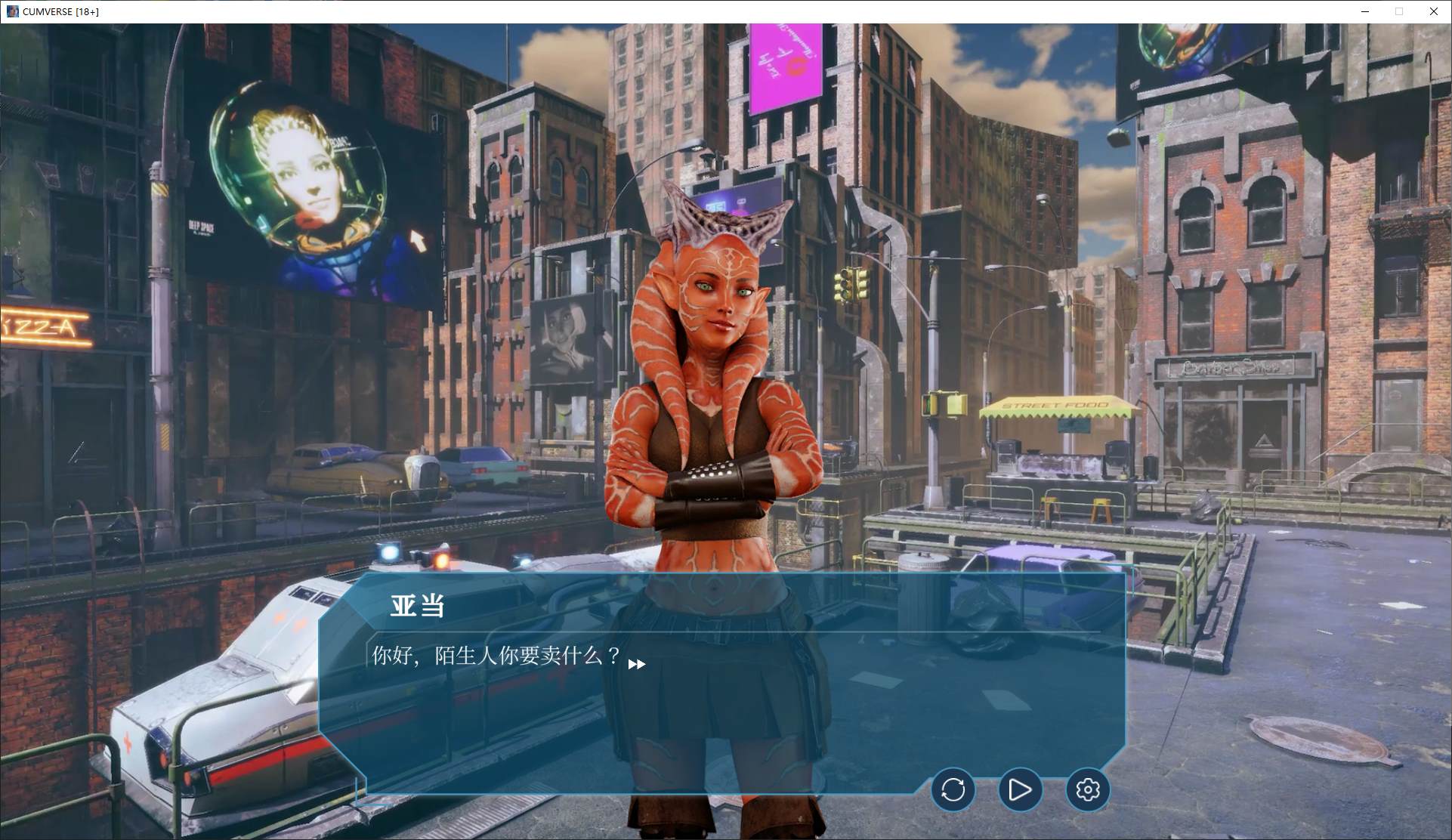
Task: Open the gear settings button
Action: point(1087,789)
